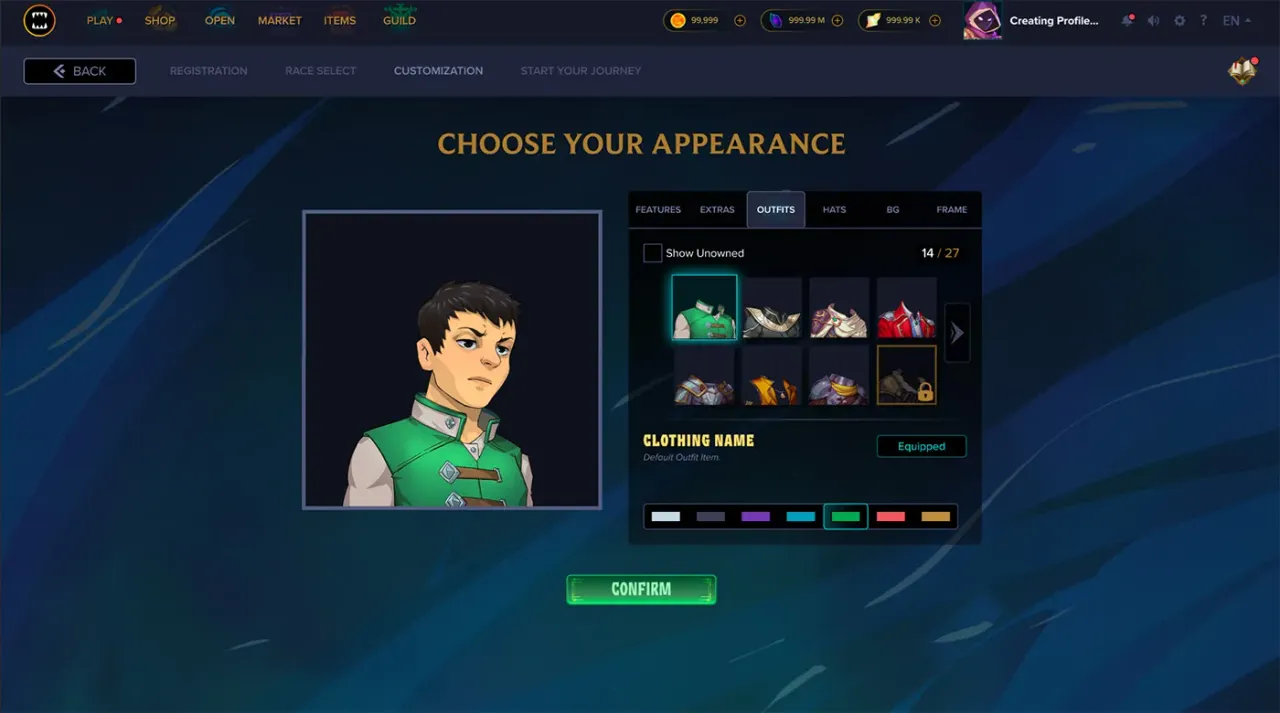The height and width of the screenshot is (713, 1280).
Task: Open the Market menu
Action: [279, 20]
